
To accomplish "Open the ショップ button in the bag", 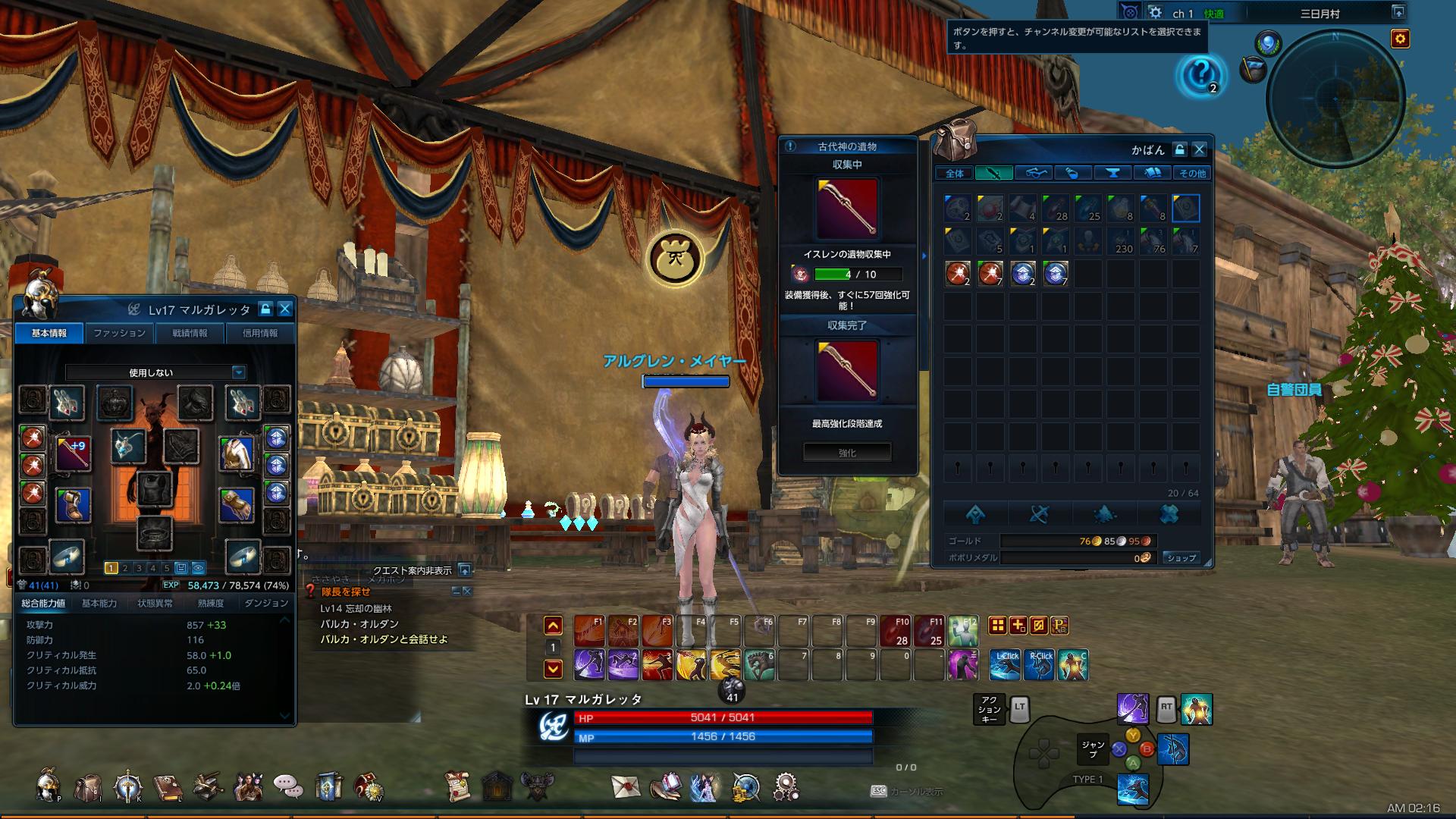I will coord(1182,558).
